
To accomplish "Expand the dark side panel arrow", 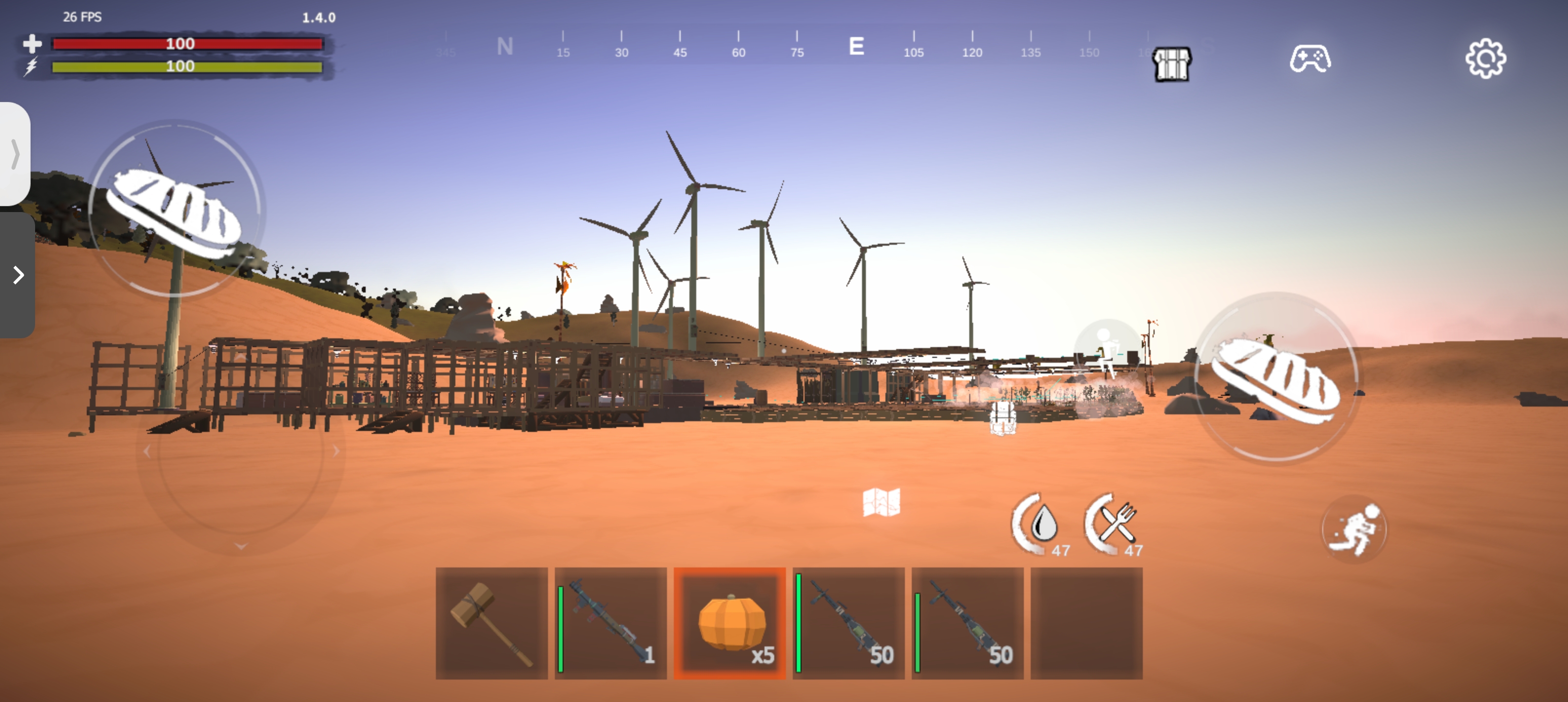I will (18, 275).
